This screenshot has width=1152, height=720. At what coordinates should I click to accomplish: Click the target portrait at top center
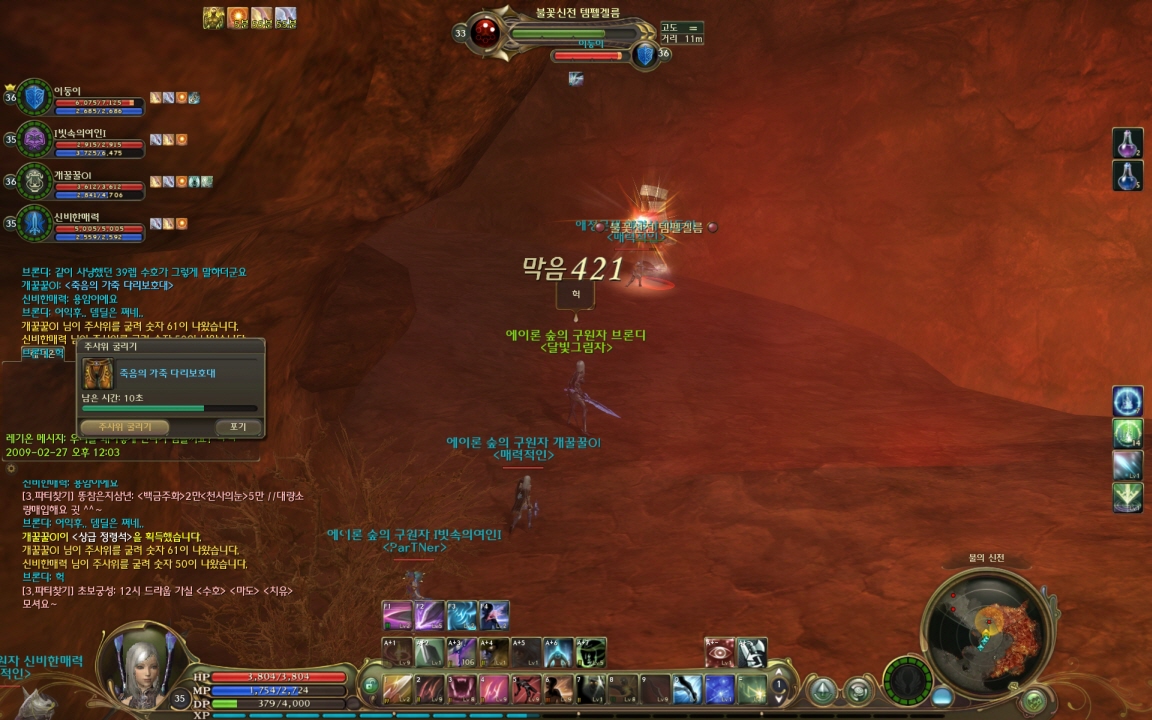click(487, 32)
